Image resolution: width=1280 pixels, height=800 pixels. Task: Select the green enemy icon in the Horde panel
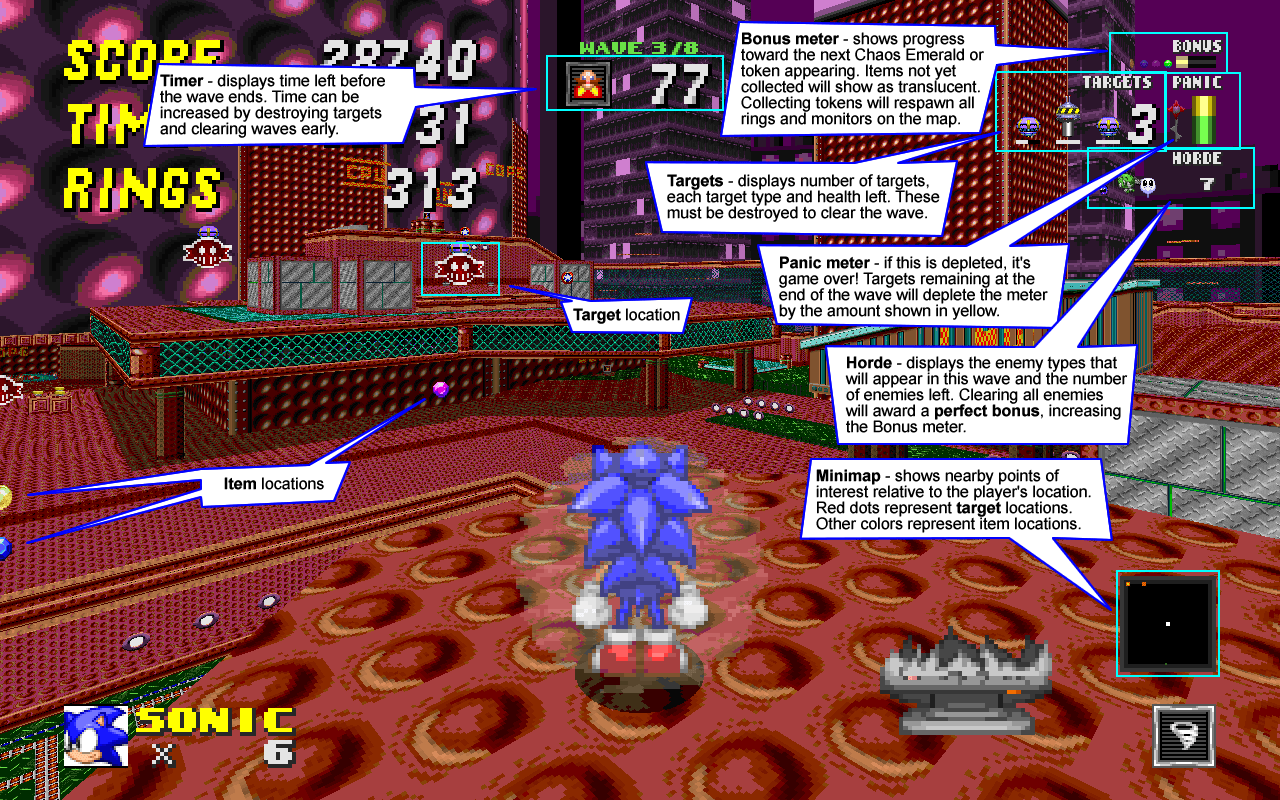(1127, 184)
